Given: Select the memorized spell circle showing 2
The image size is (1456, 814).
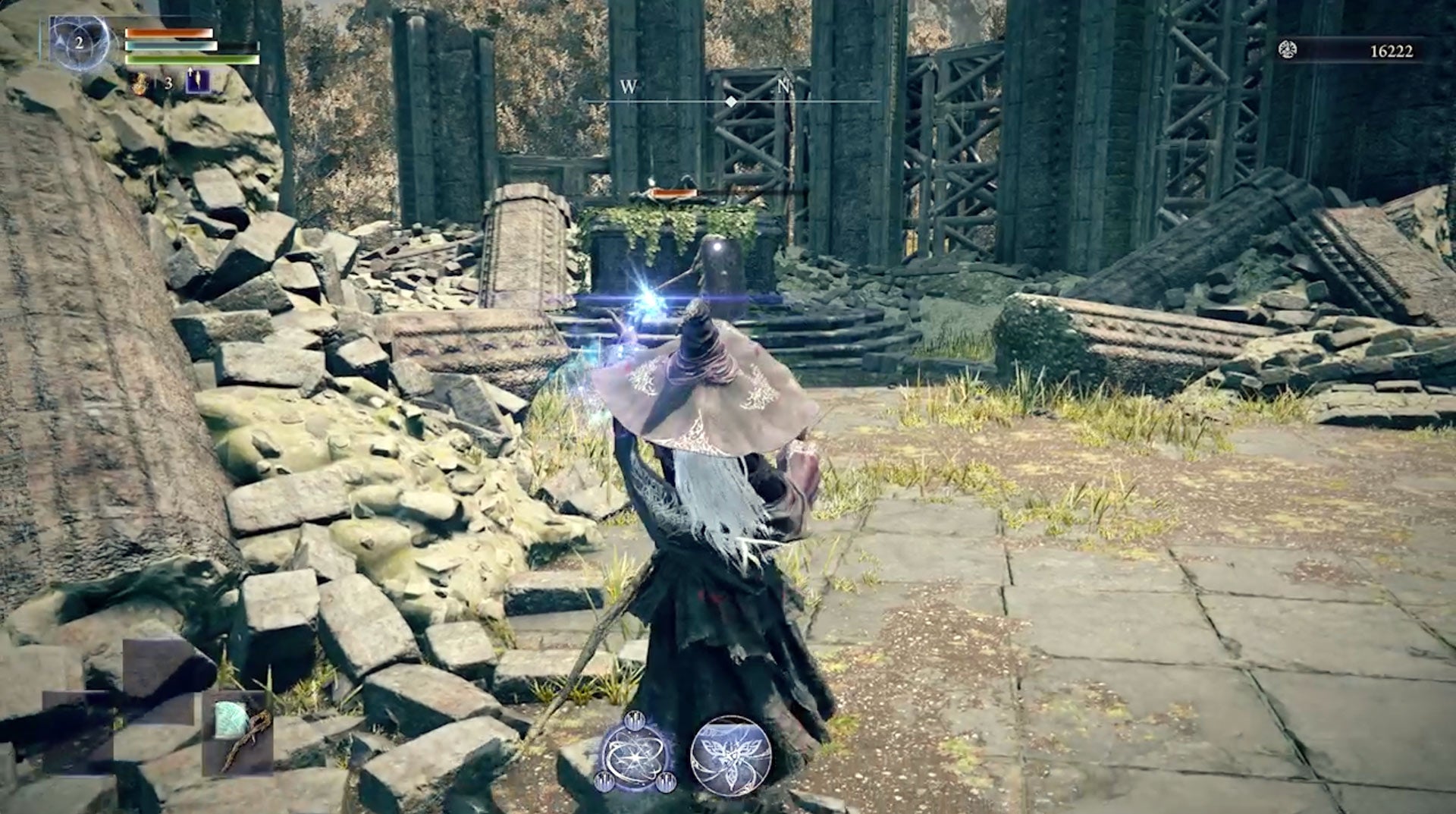Looking at the screenshot, I should coord(80,43).
